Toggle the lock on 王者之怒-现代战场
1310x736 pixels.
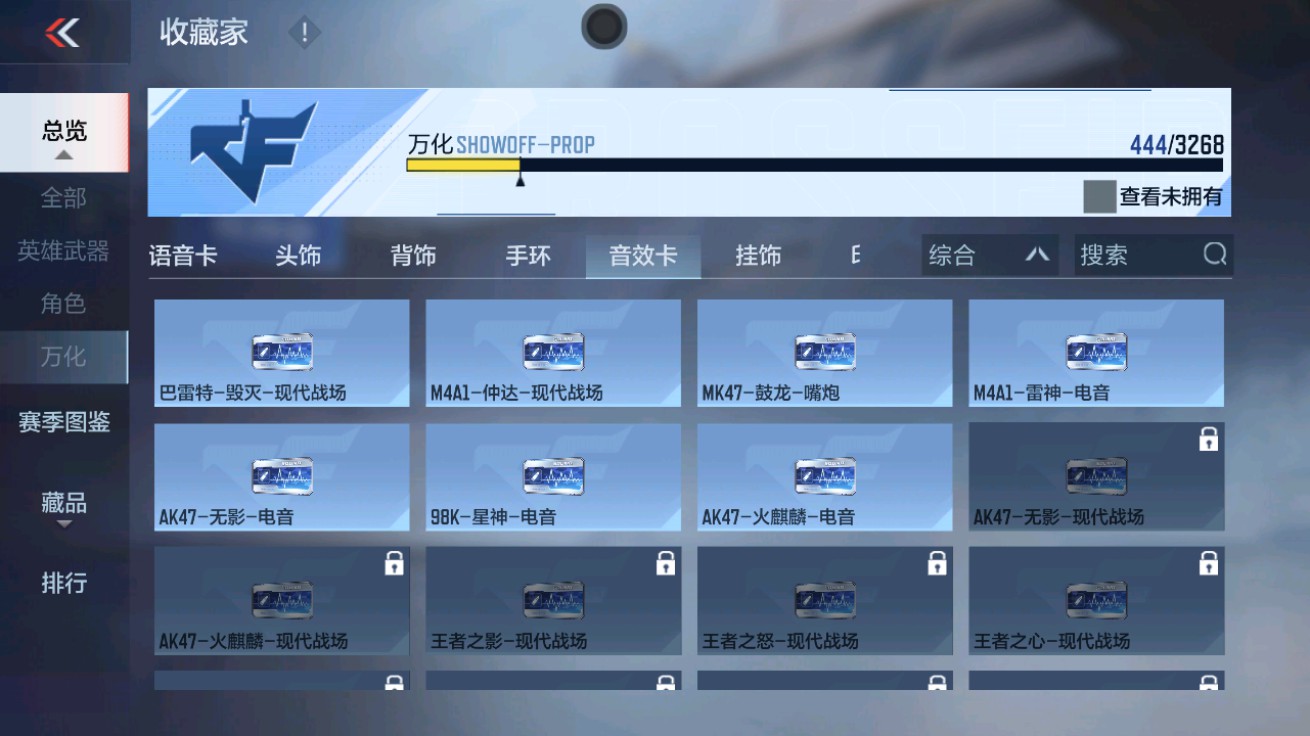pos(935,563)
